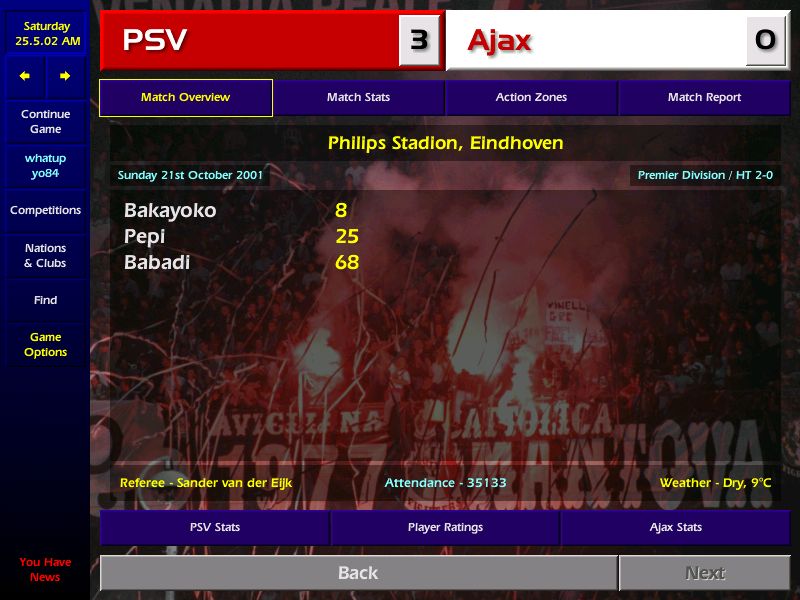View PSV Stats
800x600 pixels.
pos(215,527)
